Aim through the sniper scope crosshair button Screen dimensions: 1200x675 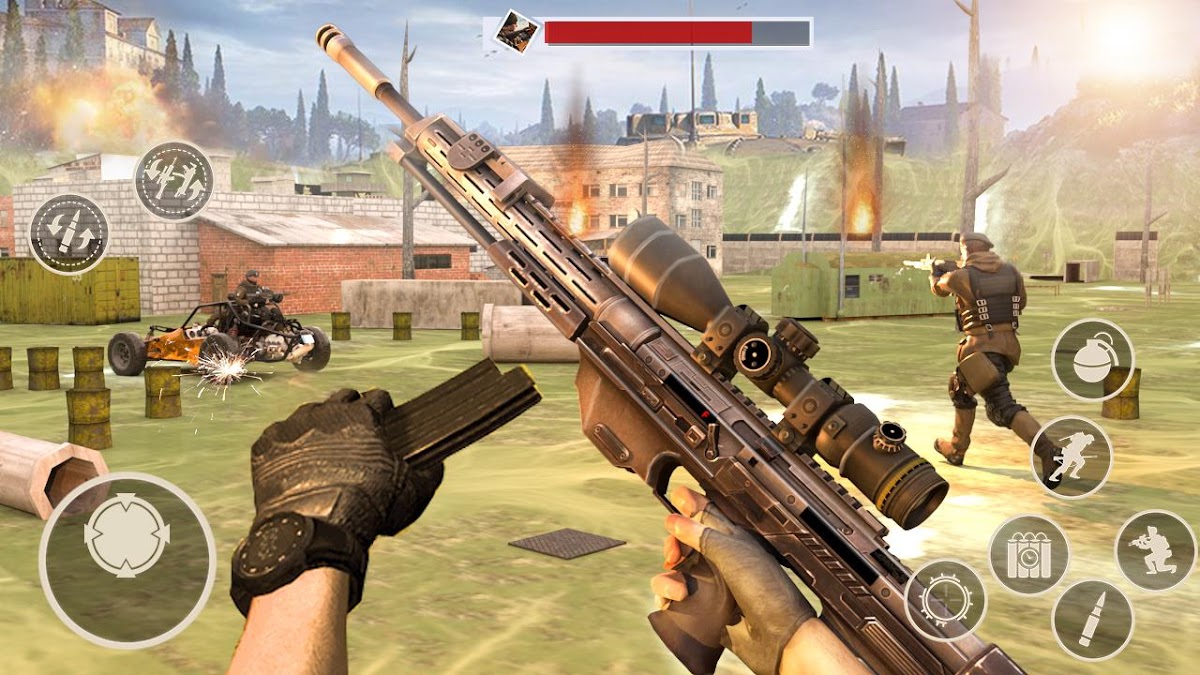[945, 600]
